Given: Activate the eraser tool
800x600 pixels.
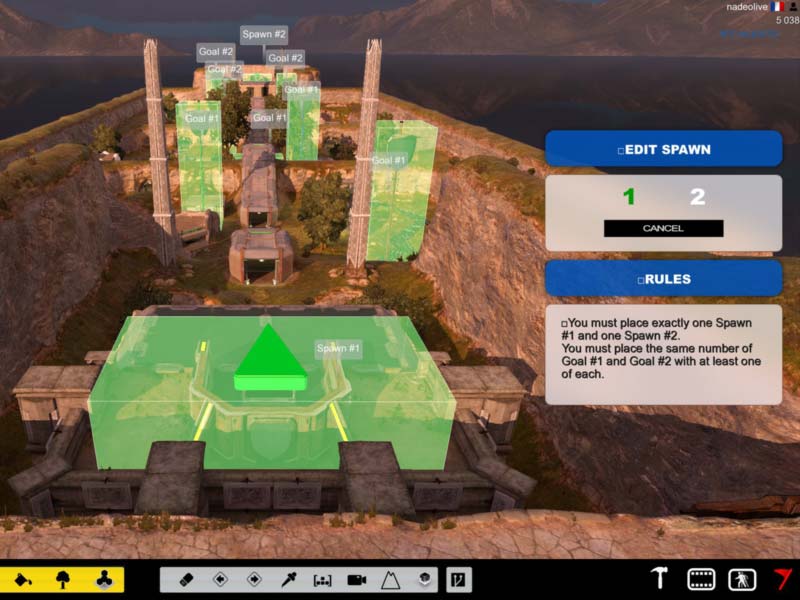Looking at the screenshot, I should (186, 579).
